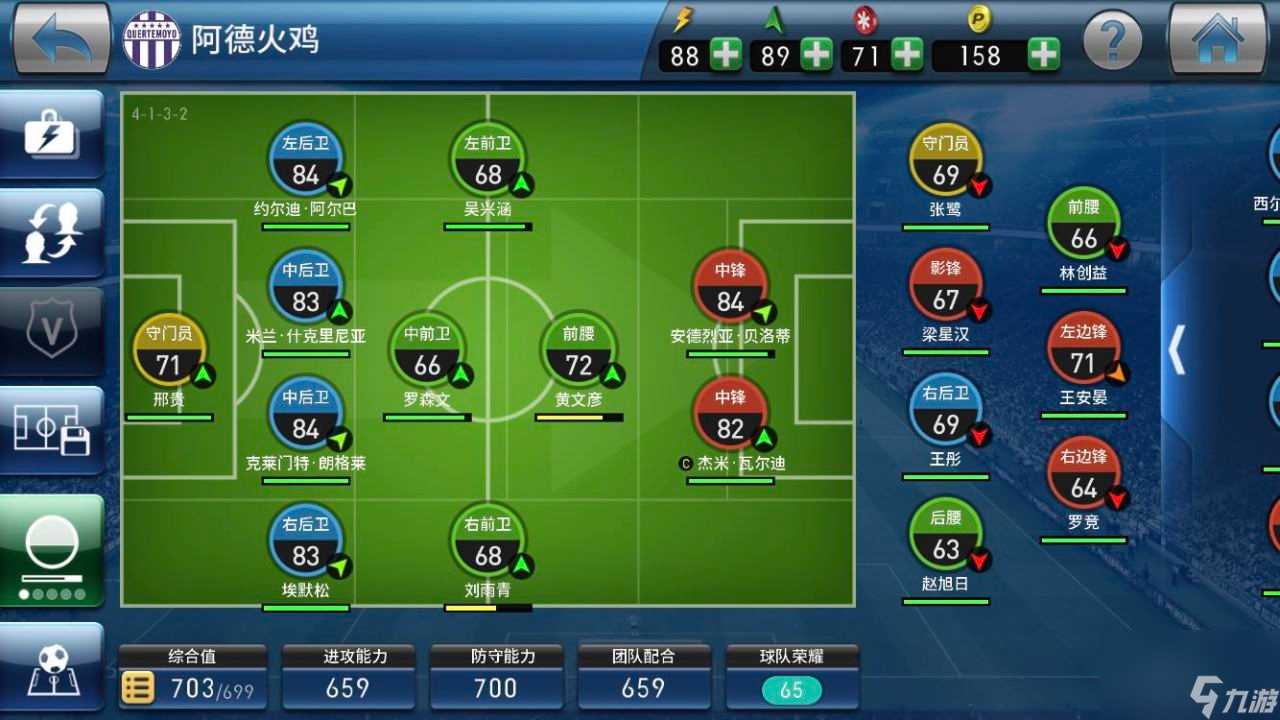The height and width of the screenshot is (720, 1280).
Task: Open the question mark help button
Action: pos(1113,41)
